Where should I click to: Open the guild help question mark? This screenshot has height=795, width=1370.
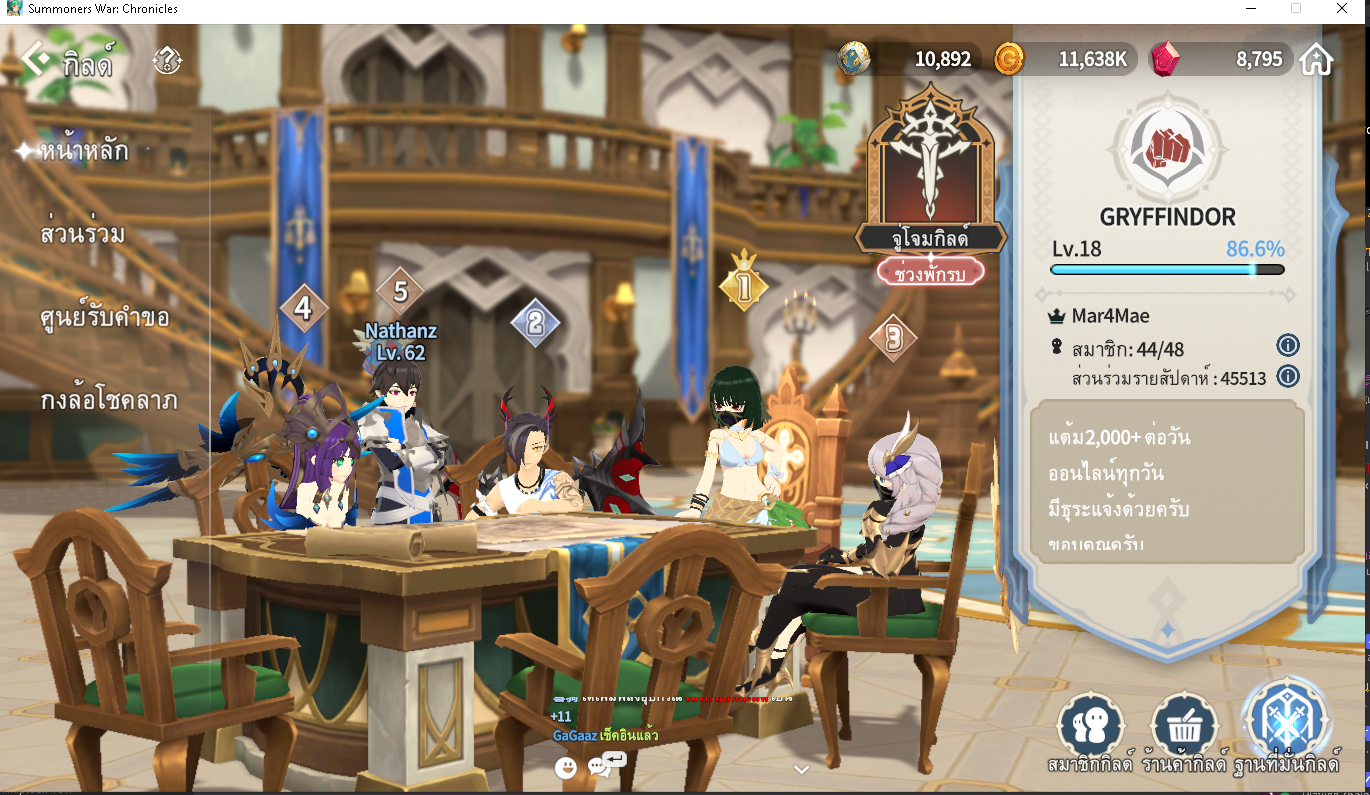(x=167, y=61)
